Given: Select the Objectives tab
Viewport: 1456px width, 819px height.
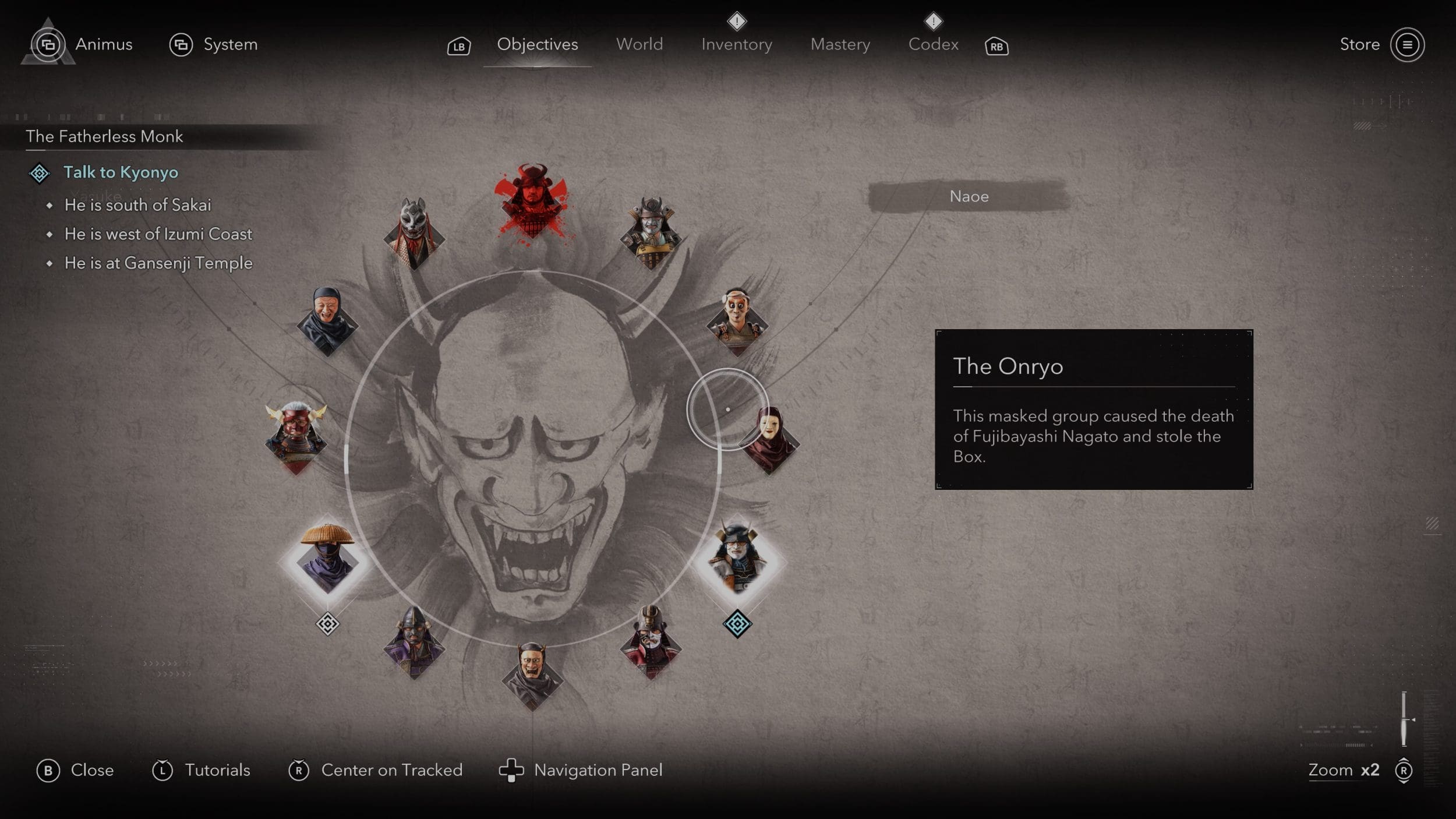Looking at the screenshot, I should (x=537, y=44).
